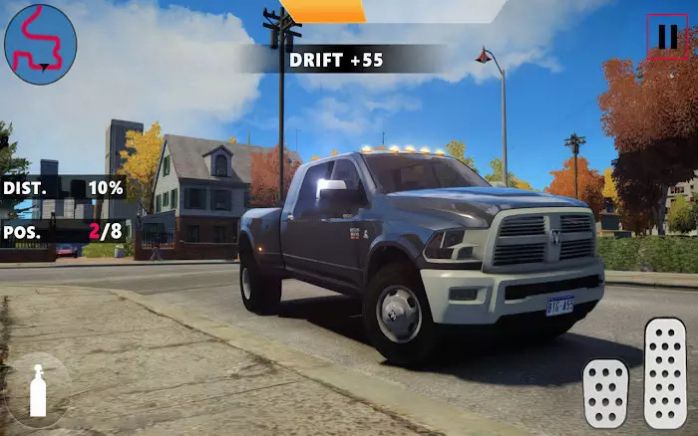Pause the race
The height and width of the screenshot is (436, 698).
[x=666, y=37]
